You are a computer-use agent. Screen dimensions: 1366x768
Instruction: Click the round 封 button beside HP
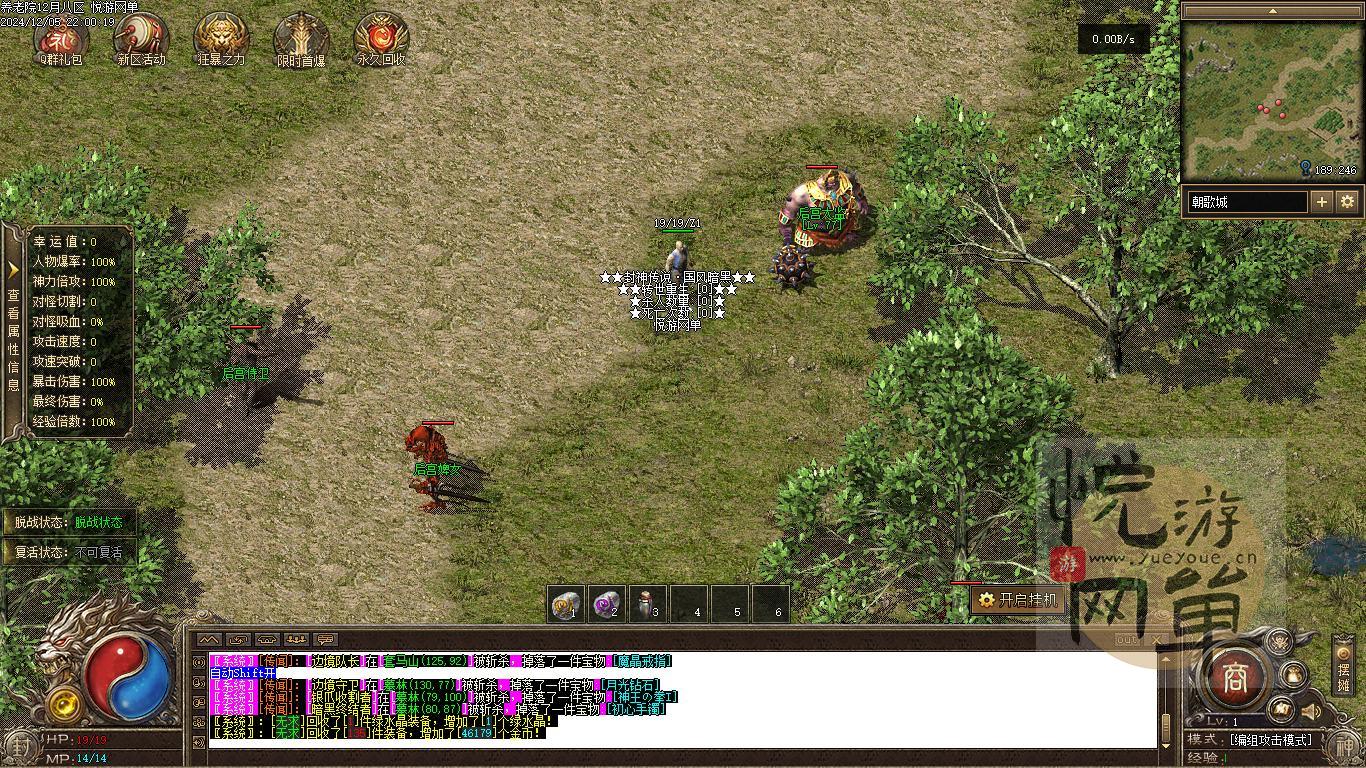20,745
